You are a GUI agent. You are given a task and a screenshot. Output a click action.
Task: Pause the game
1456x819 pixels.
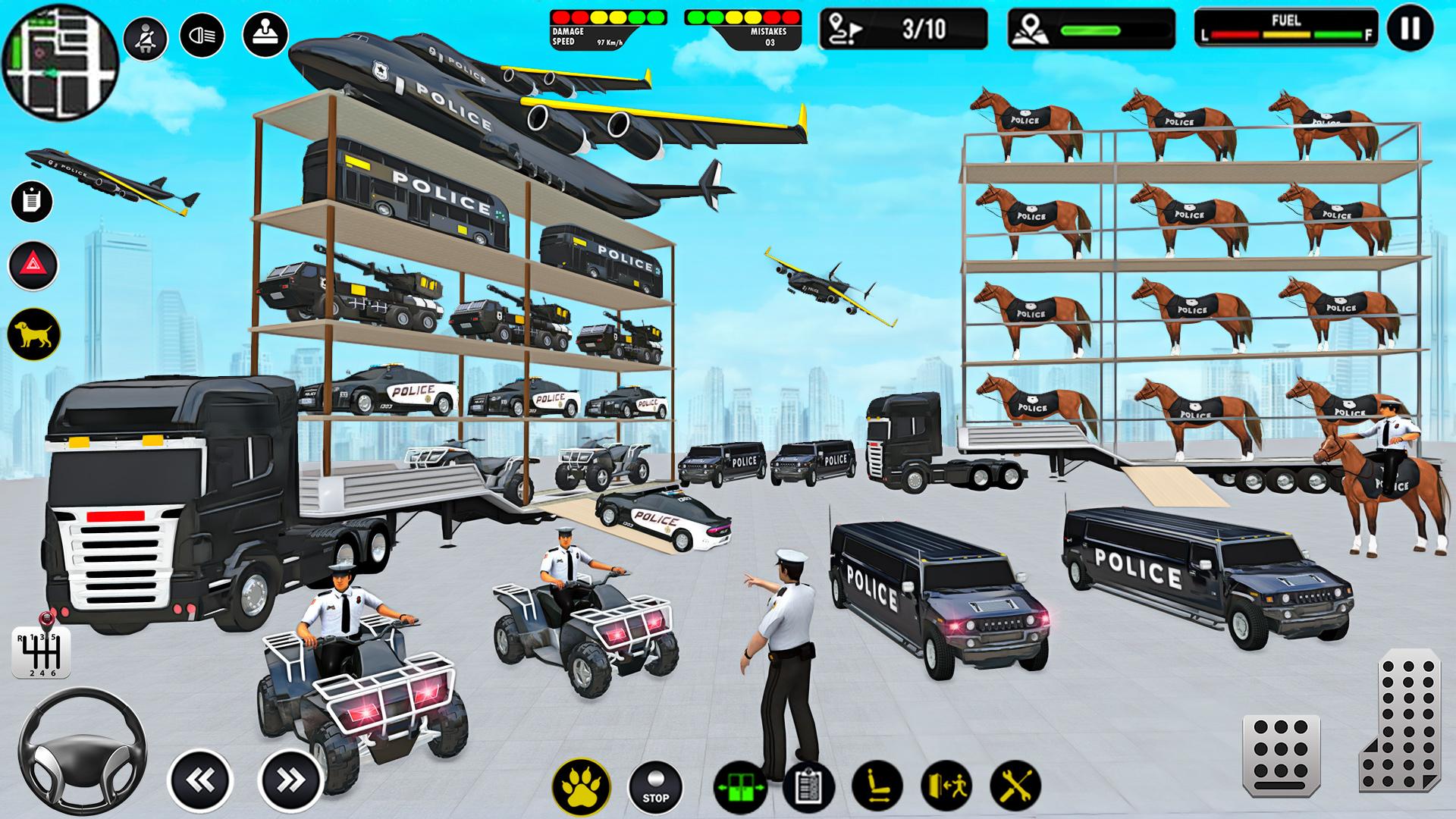tap(1410, 29)
